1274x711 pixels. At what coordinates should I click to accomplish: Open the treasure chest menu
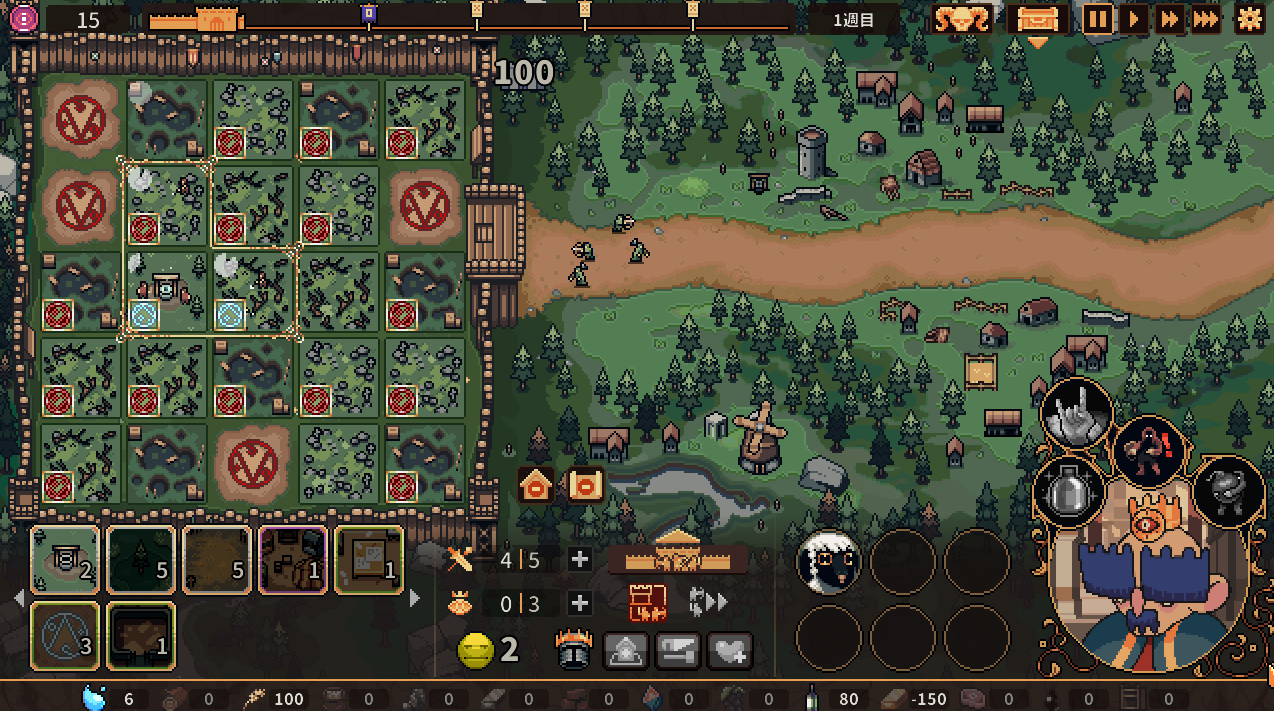pyautogui.click(x=1037, y=19)
